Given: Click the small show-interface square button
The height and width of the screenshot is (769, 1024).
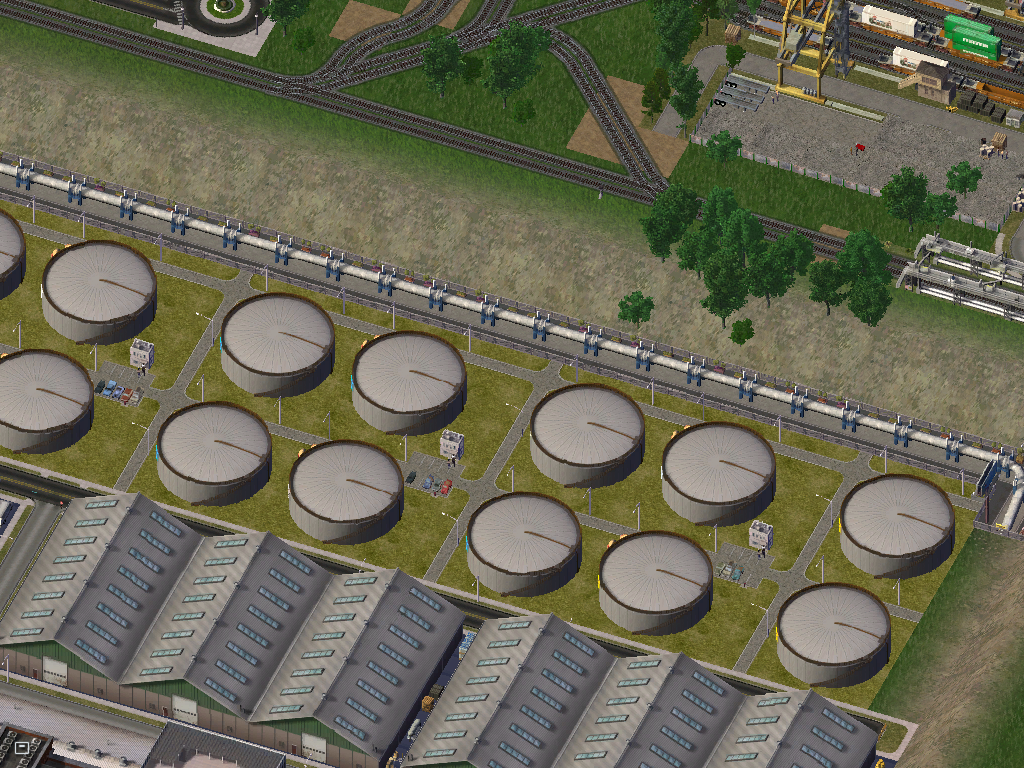Looking at the screenshot, I should pyautogui.click(x=22, y=746).
